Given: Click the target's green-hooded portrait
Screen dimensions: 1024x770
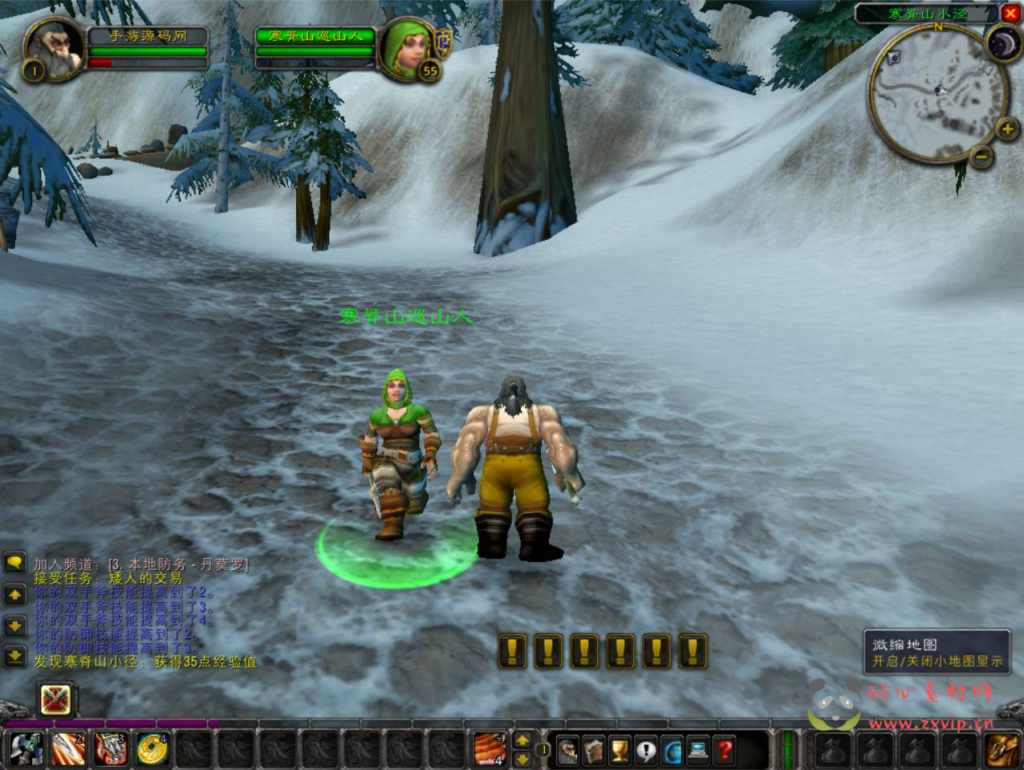Looking at the screenshot, I should click(x=408, y=48).
